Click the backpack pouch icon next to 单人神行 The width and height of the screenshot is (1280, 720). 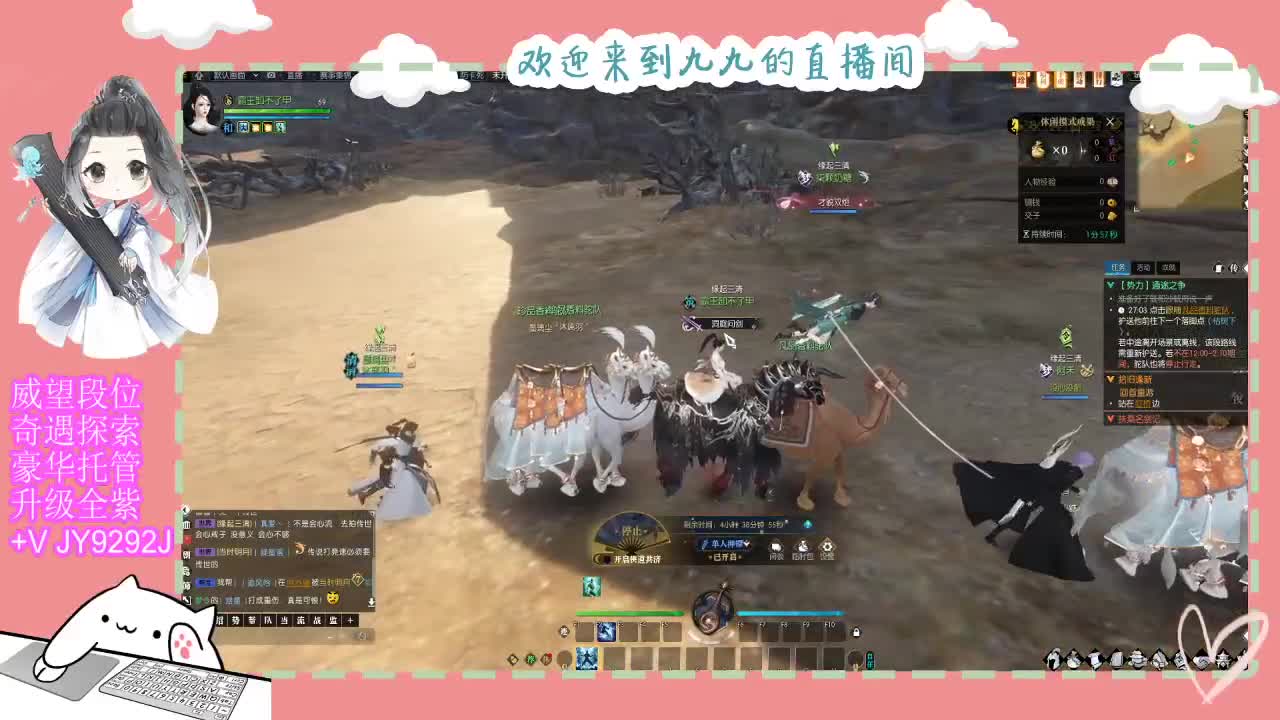[x=803, y=547]
